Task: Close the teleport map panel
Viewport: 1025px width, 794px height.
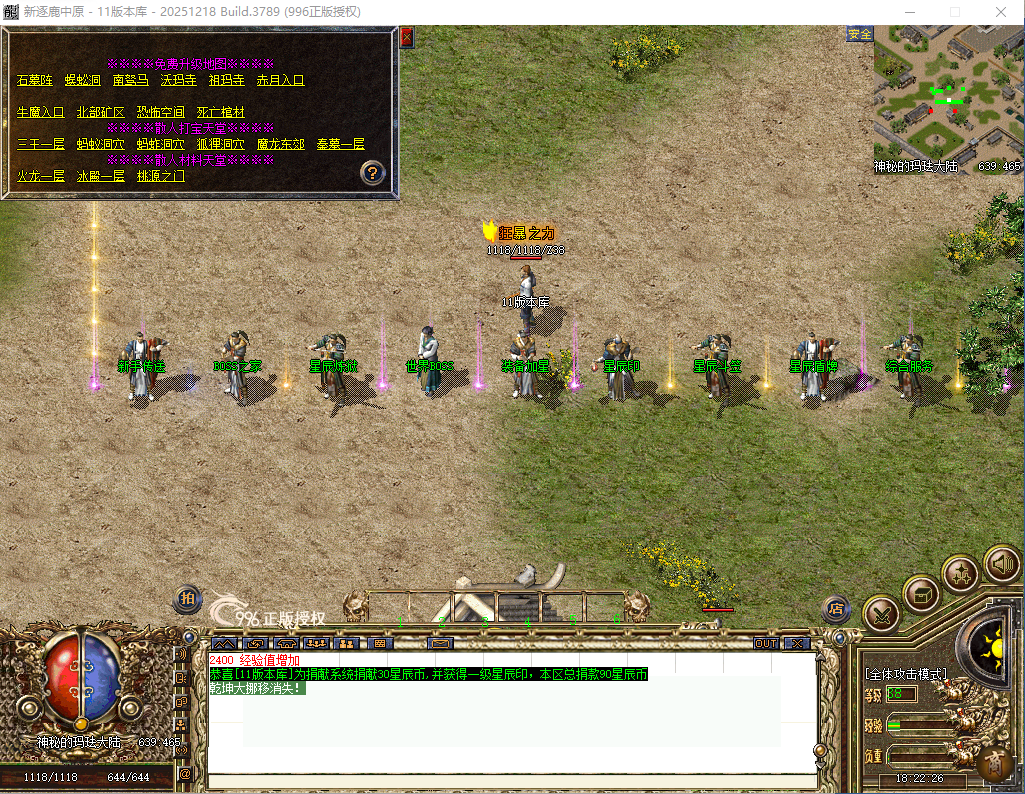Action: point(406,38)
